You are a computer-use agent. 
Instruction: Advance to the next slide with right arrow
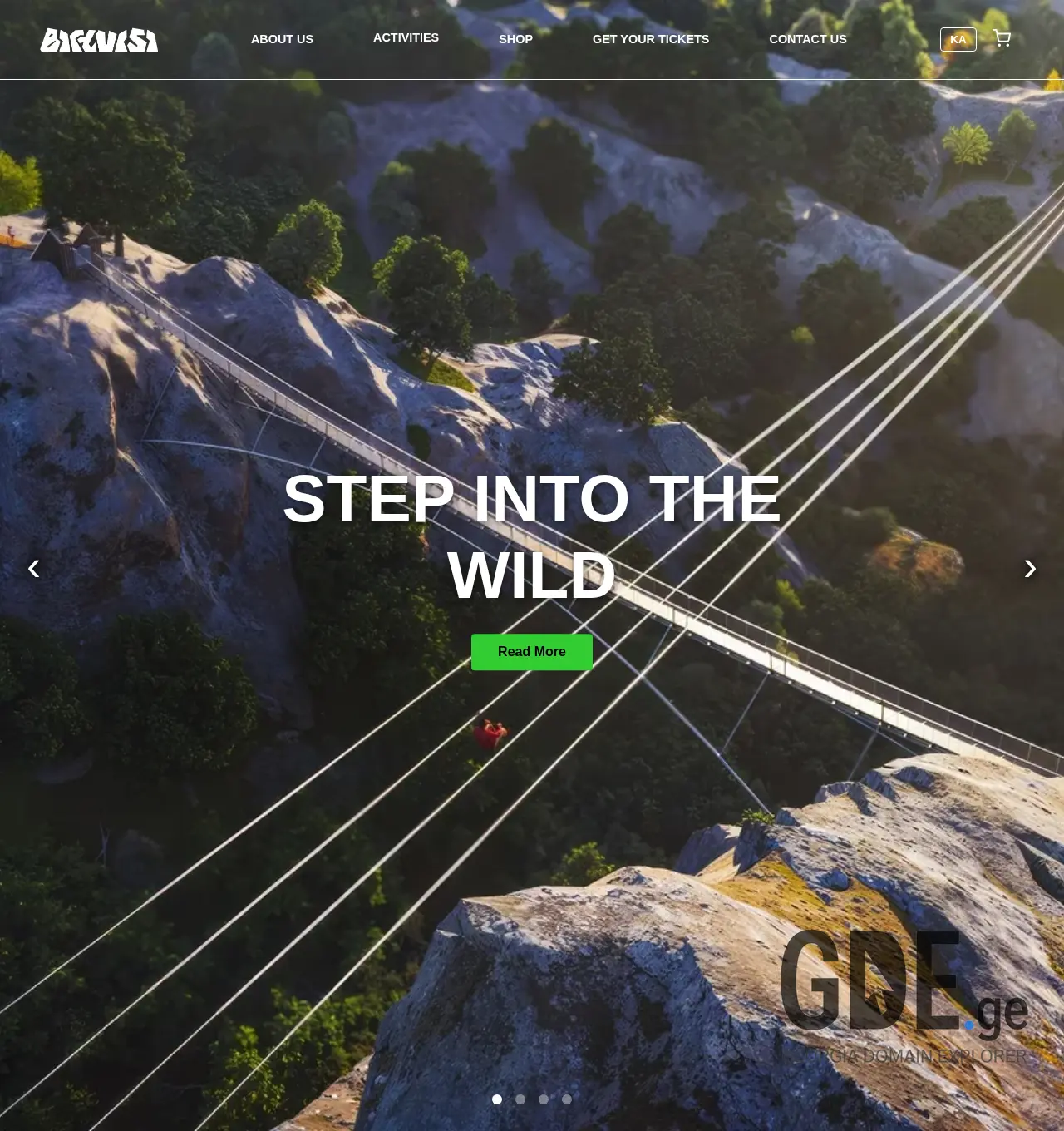tap(1030, 569)
